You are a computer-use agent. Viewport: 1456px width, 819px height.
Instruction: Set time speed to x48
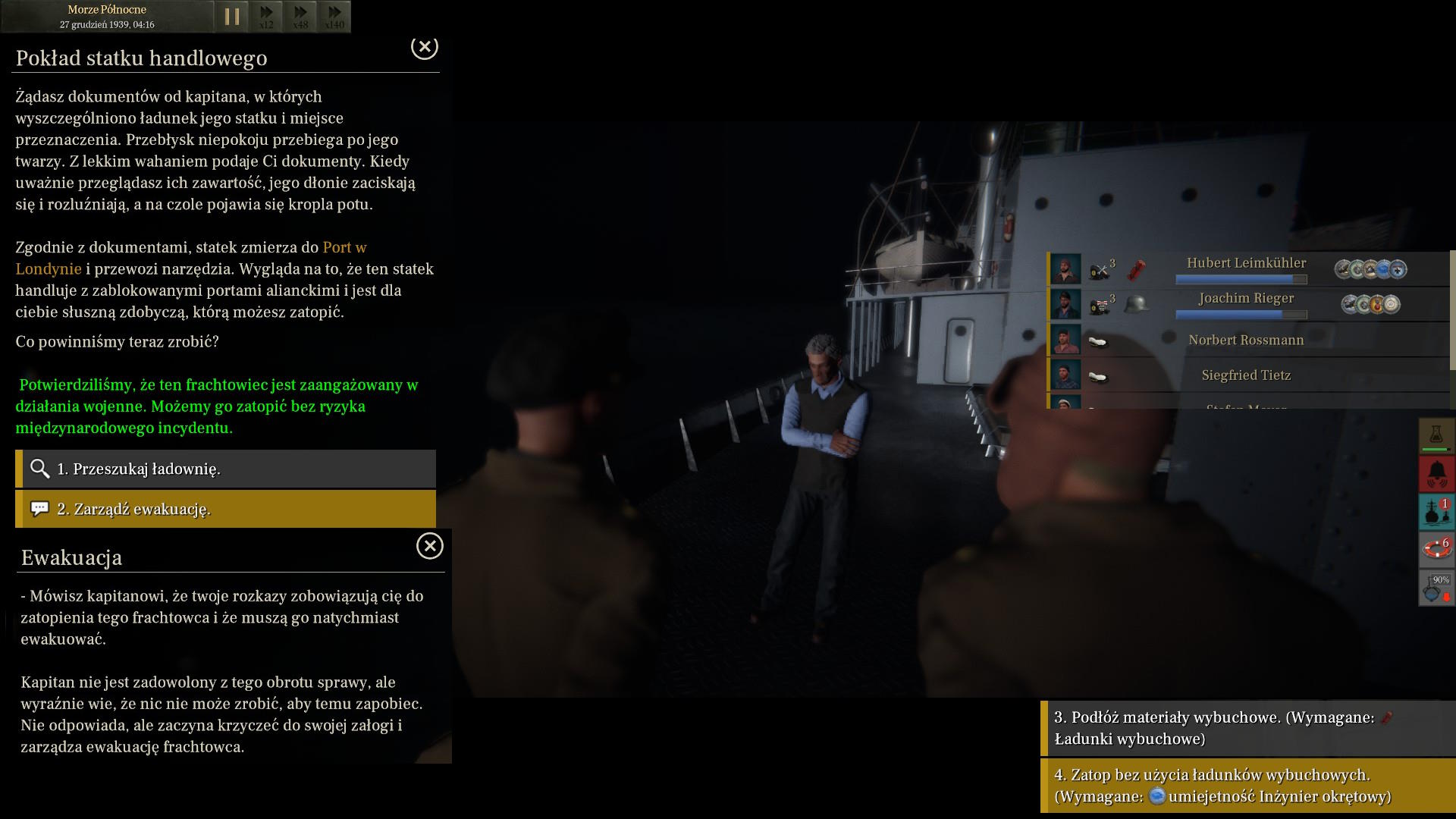(x=300, y=17)
